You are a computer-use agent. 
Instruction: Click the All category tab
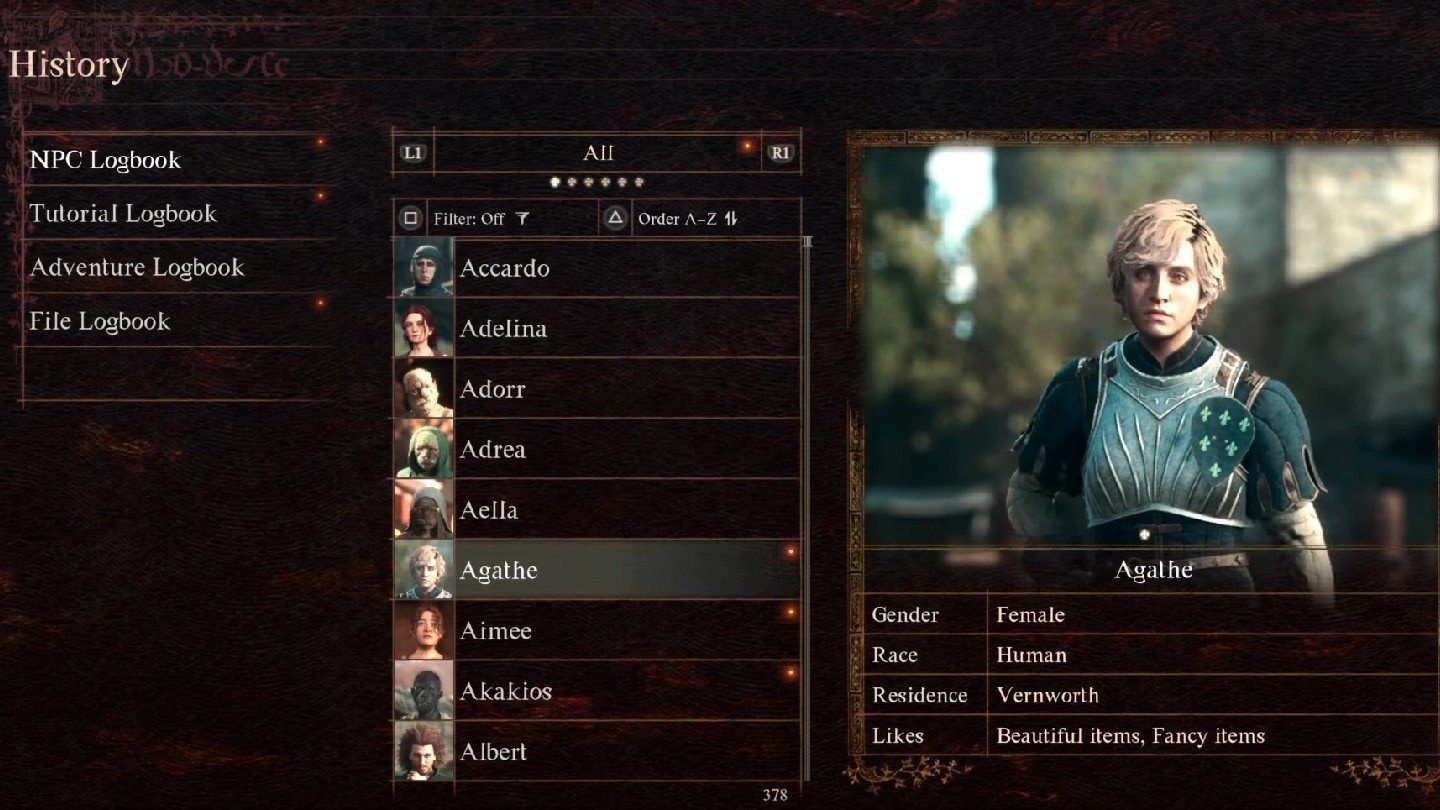597,153
